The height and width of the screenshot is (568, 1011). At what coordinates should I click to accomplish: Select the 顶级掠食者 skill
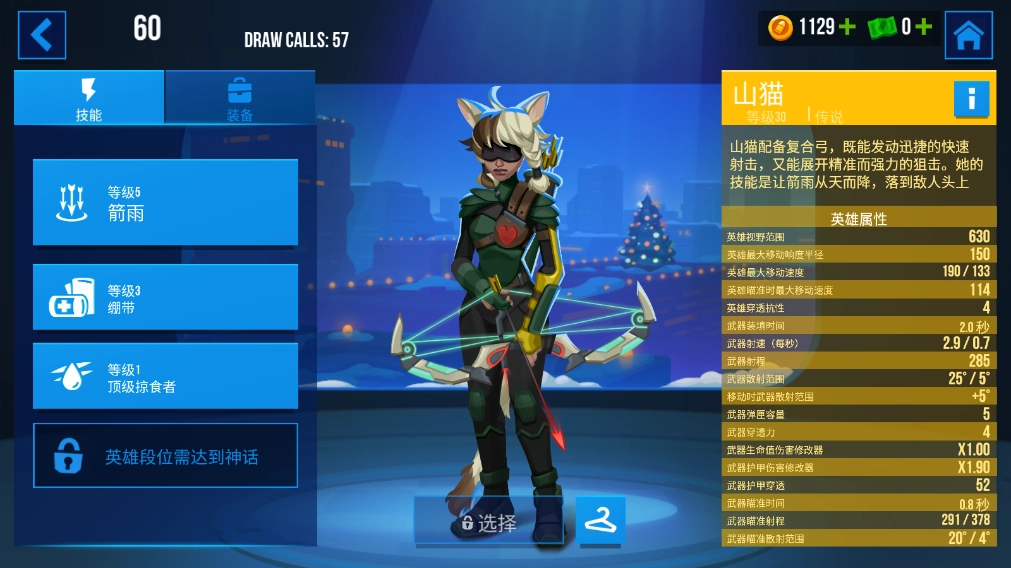165,376
